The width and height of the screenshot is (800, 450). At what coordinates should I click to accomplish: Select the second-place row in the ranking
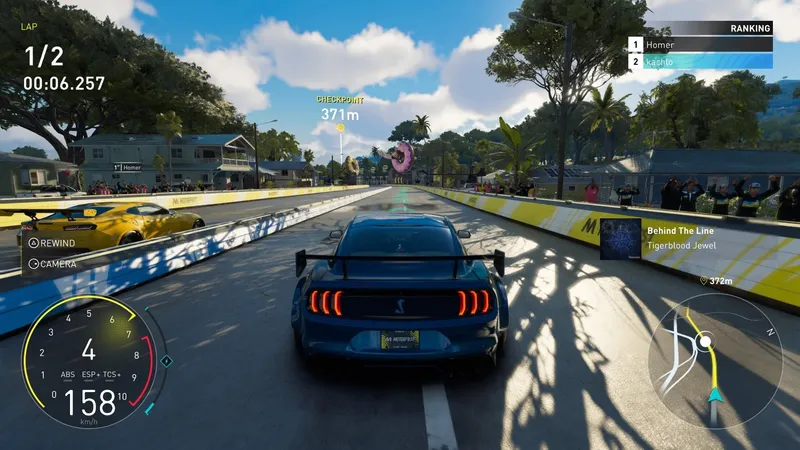[700, 61]
